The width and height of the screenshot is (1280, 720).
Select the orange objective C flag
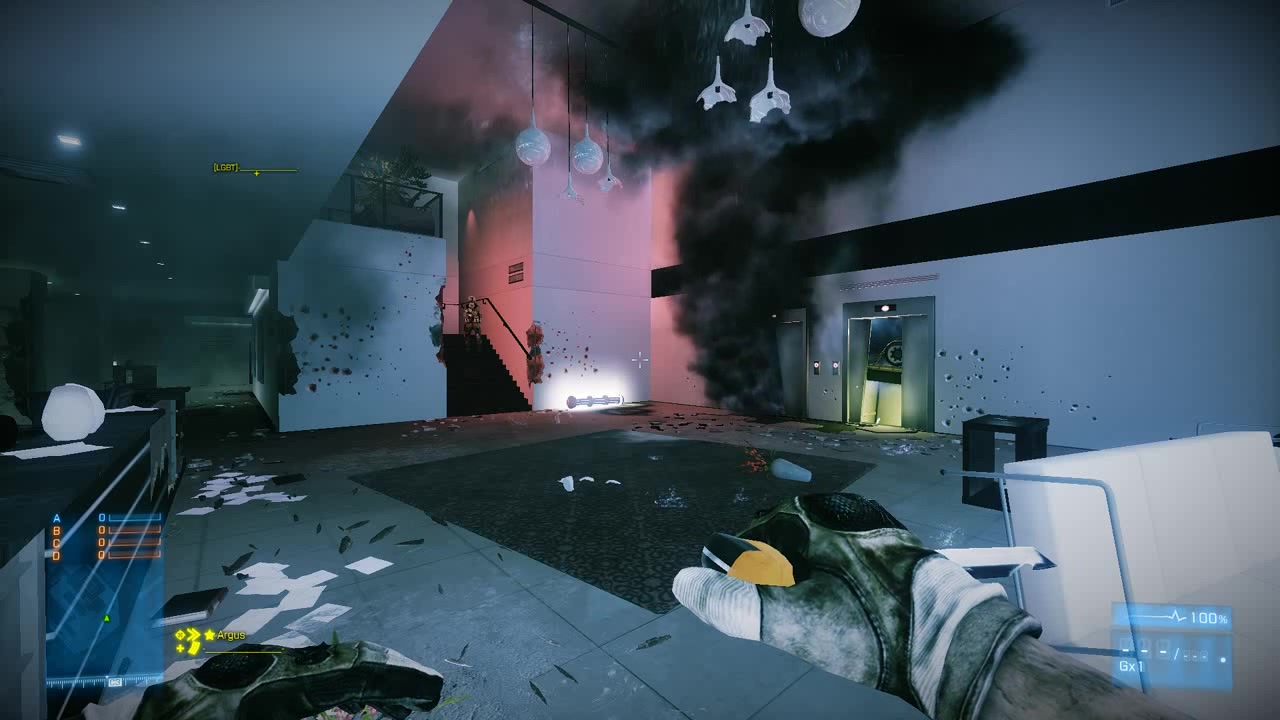point(57,543)
